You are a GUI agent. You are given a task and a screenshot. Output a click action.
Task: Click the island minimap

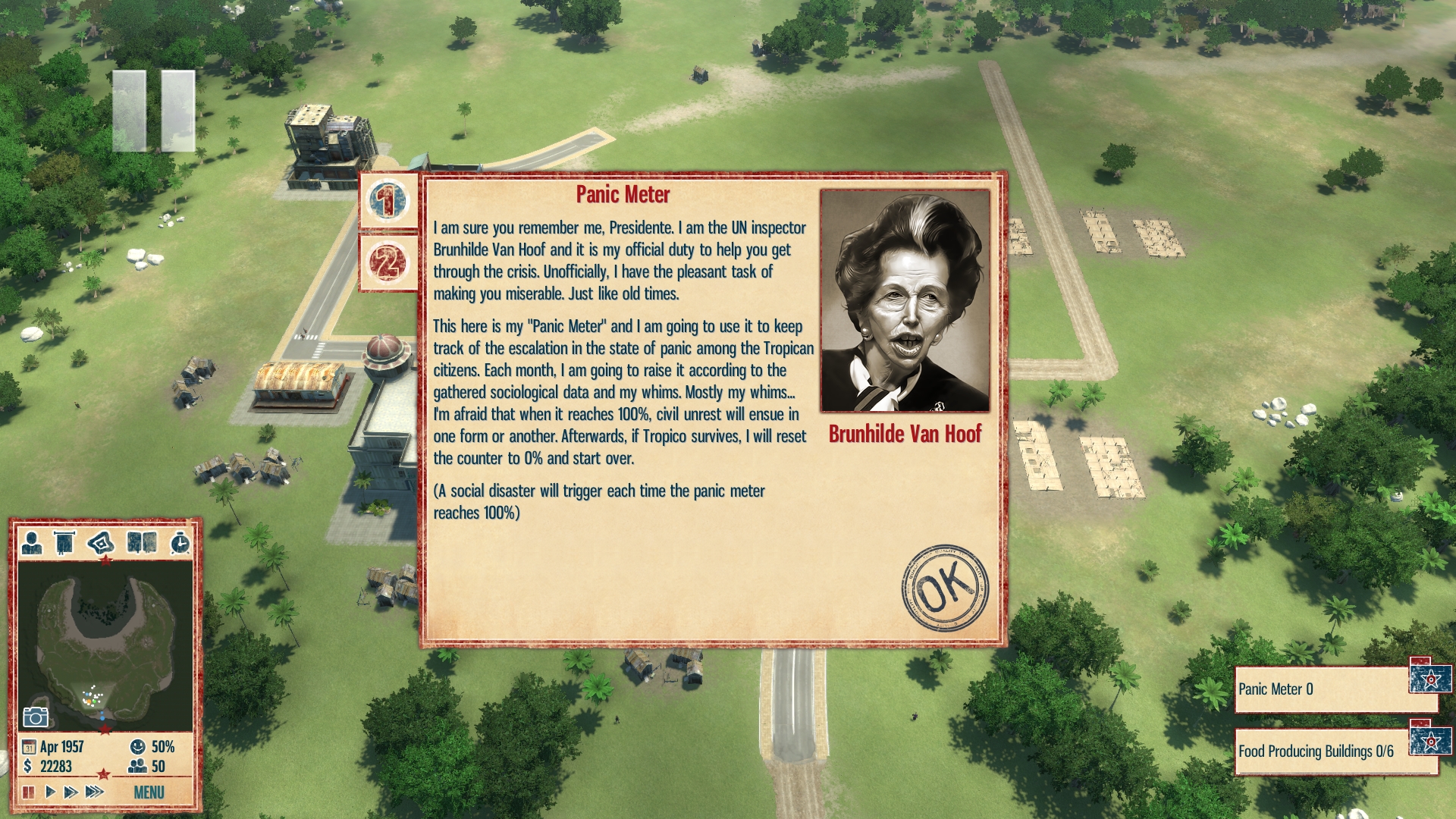pos(105,645)
